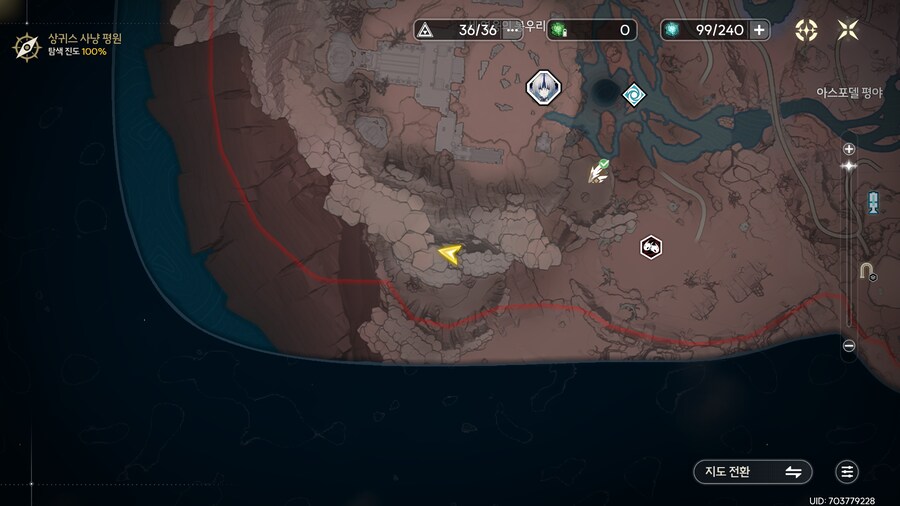Click the blue beacon tower marker
Viewport: 900px width, 506px height.
(x=873, y=202)
